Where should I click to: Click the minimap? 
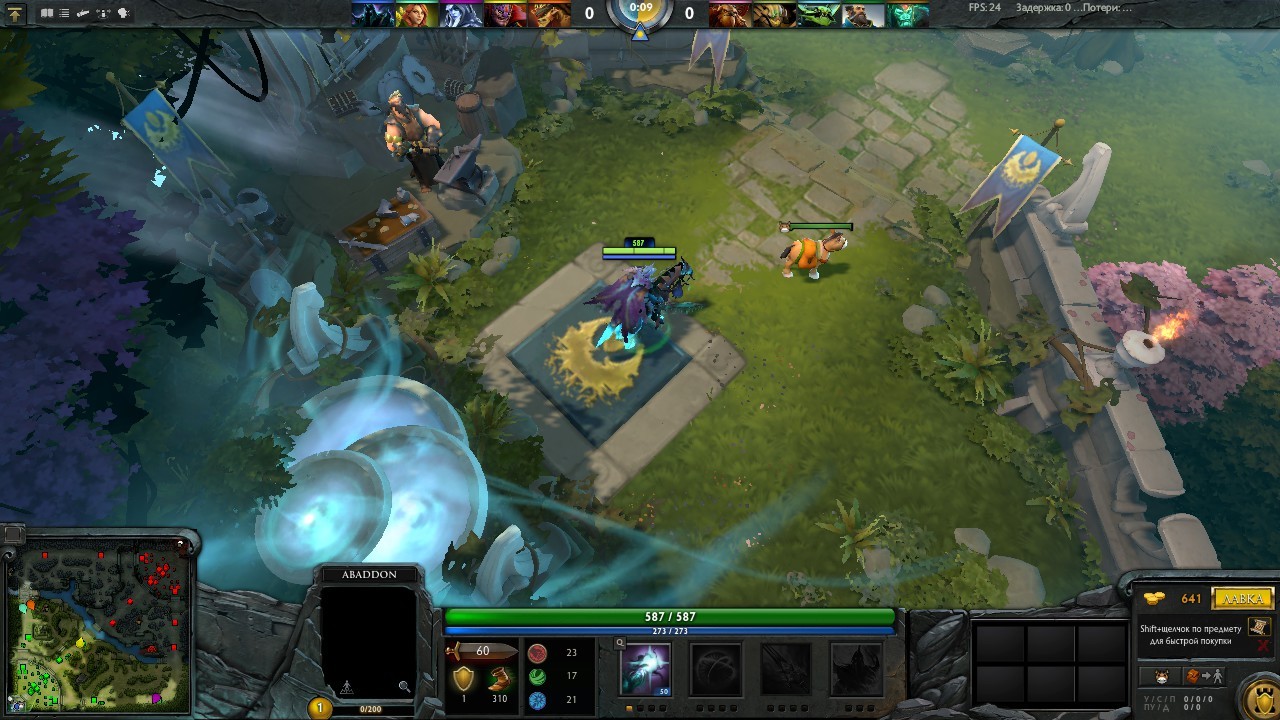[x=98, y=625]
